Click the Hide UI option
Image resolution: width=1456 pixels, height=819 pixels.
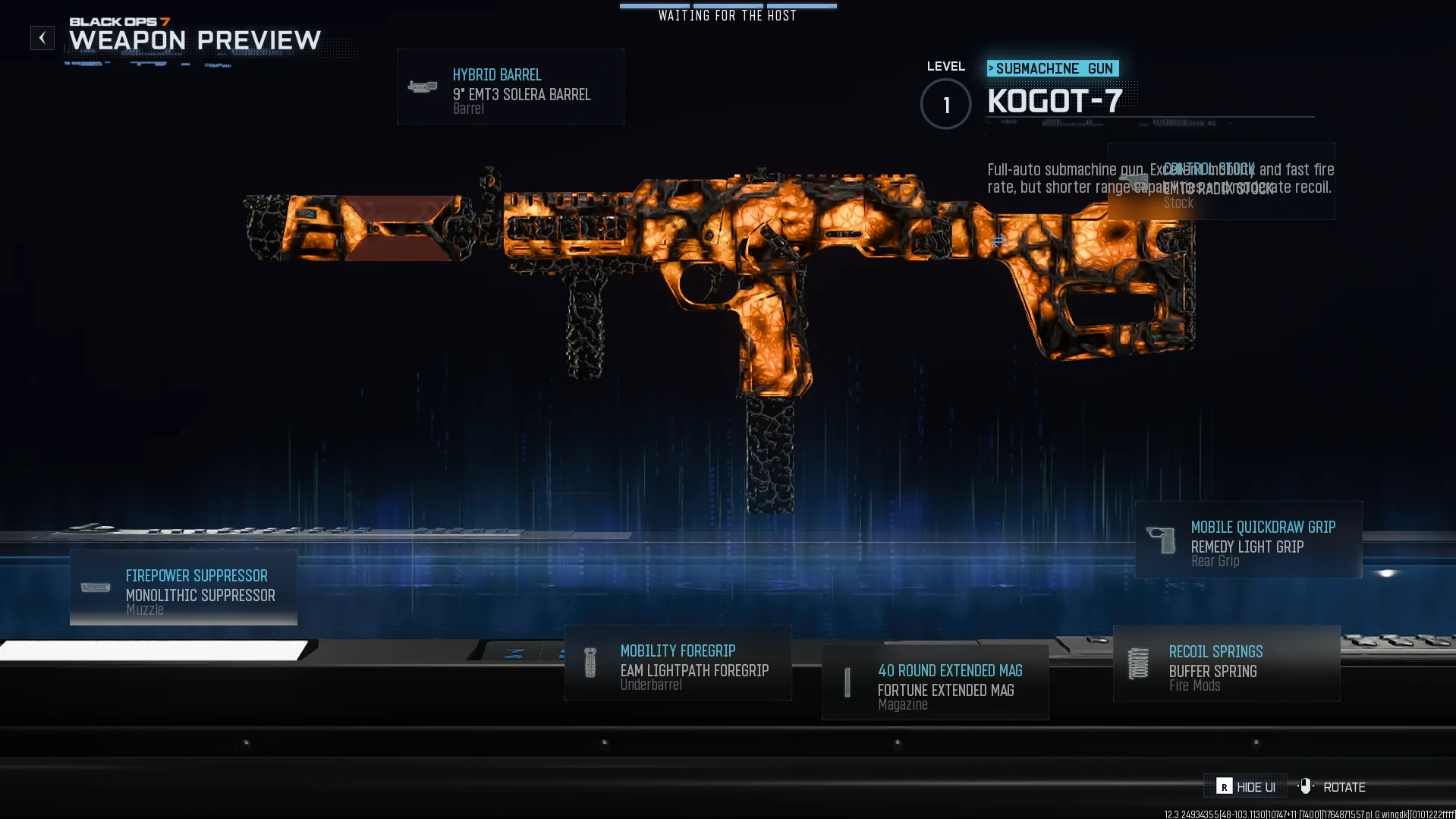[x=1246, y=787]
